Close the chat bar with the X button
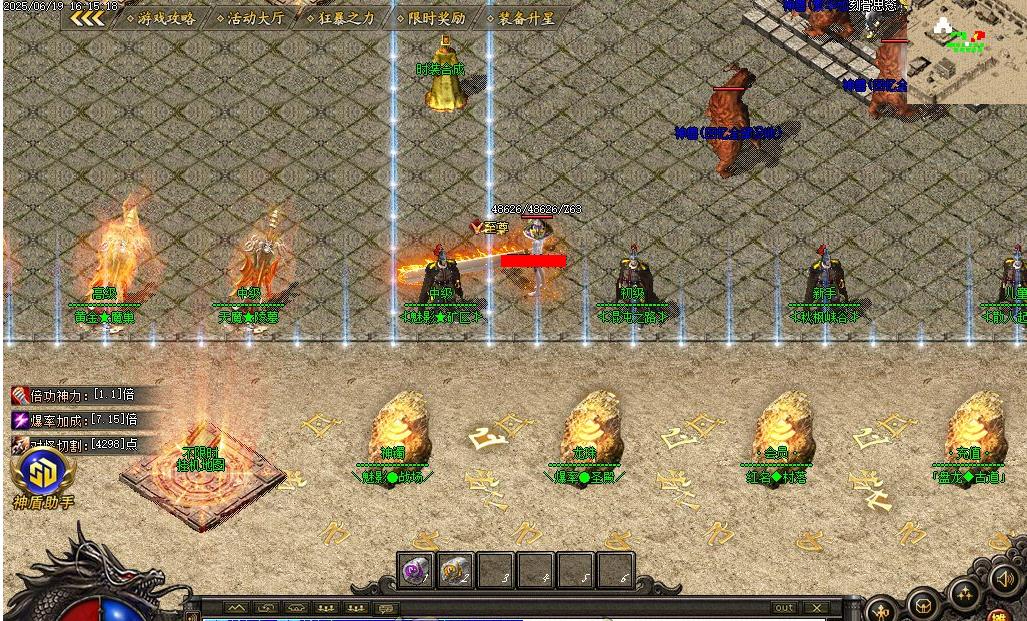The width and height of the screenshot is (1027, 621). pos(817,608)
